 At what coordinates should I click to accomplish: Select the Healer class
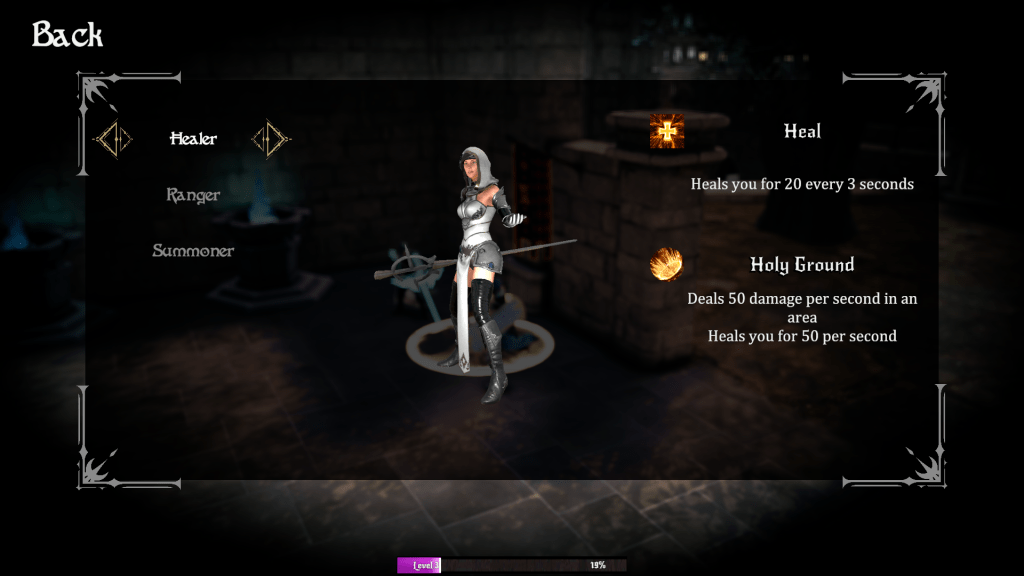(193, 139)
